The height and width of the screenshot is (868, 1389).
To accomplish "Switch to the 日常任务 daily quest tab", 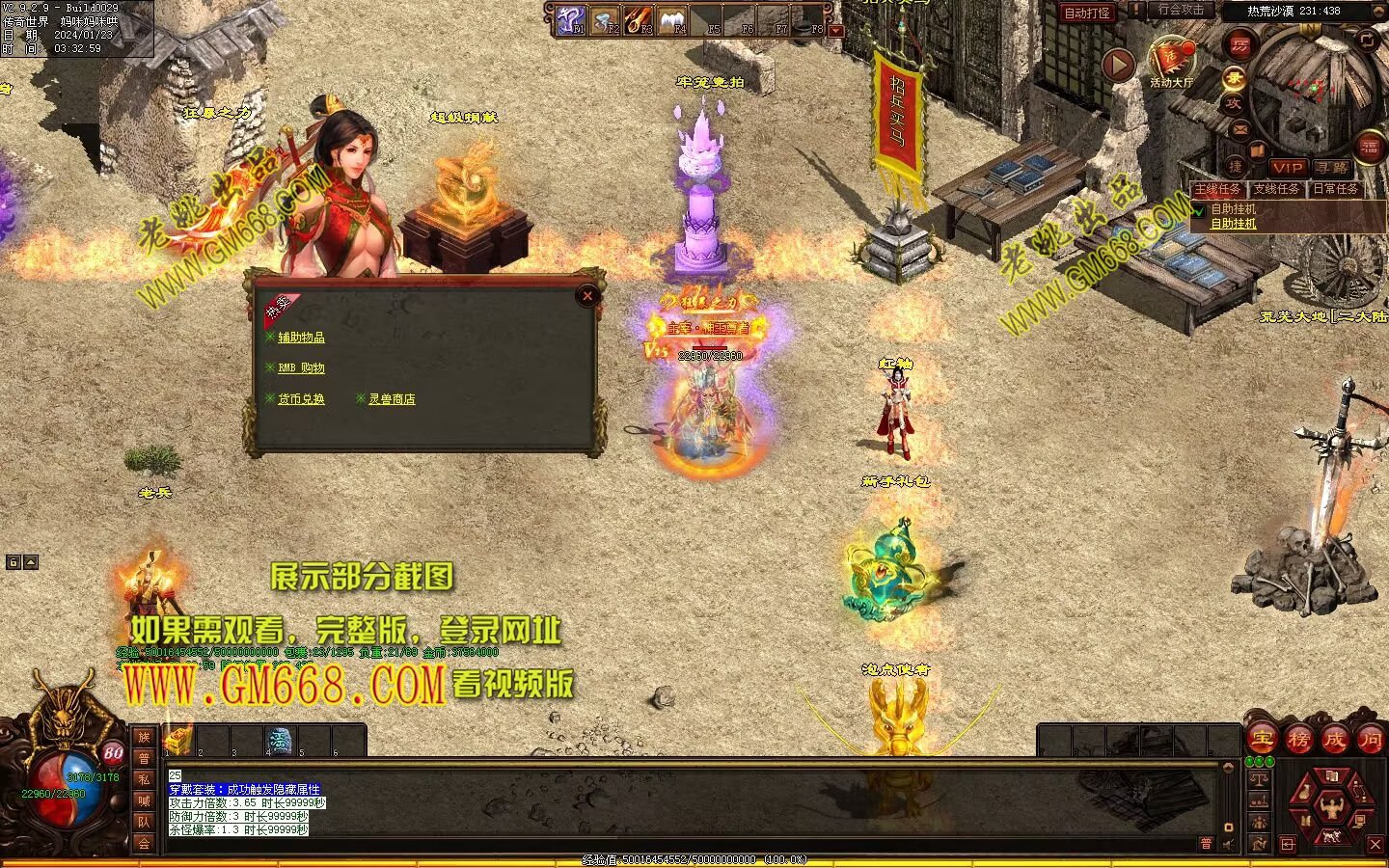I will [x=1336, y=189].
